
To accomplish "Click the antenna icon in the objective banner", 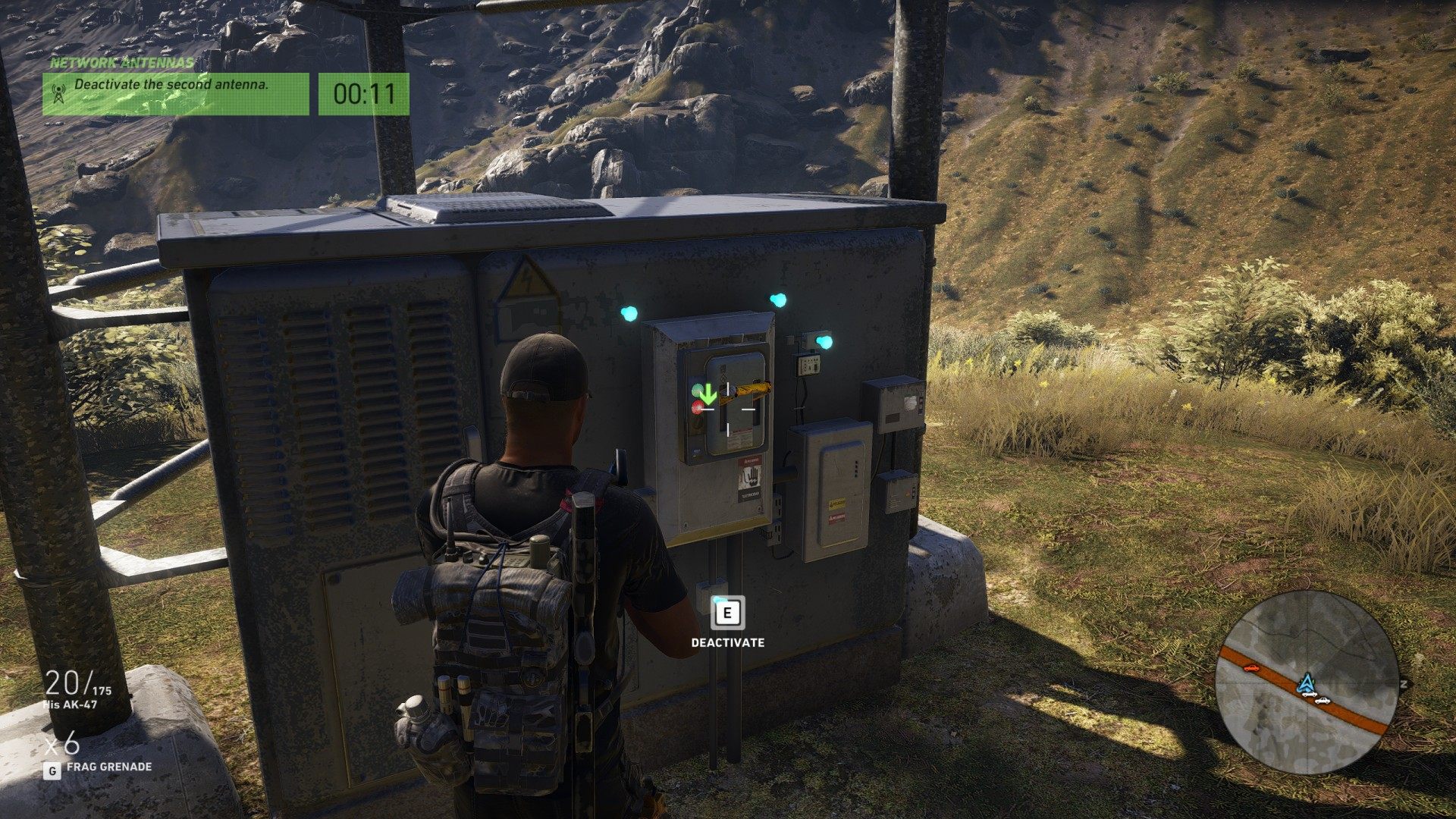I will point(57,93).
